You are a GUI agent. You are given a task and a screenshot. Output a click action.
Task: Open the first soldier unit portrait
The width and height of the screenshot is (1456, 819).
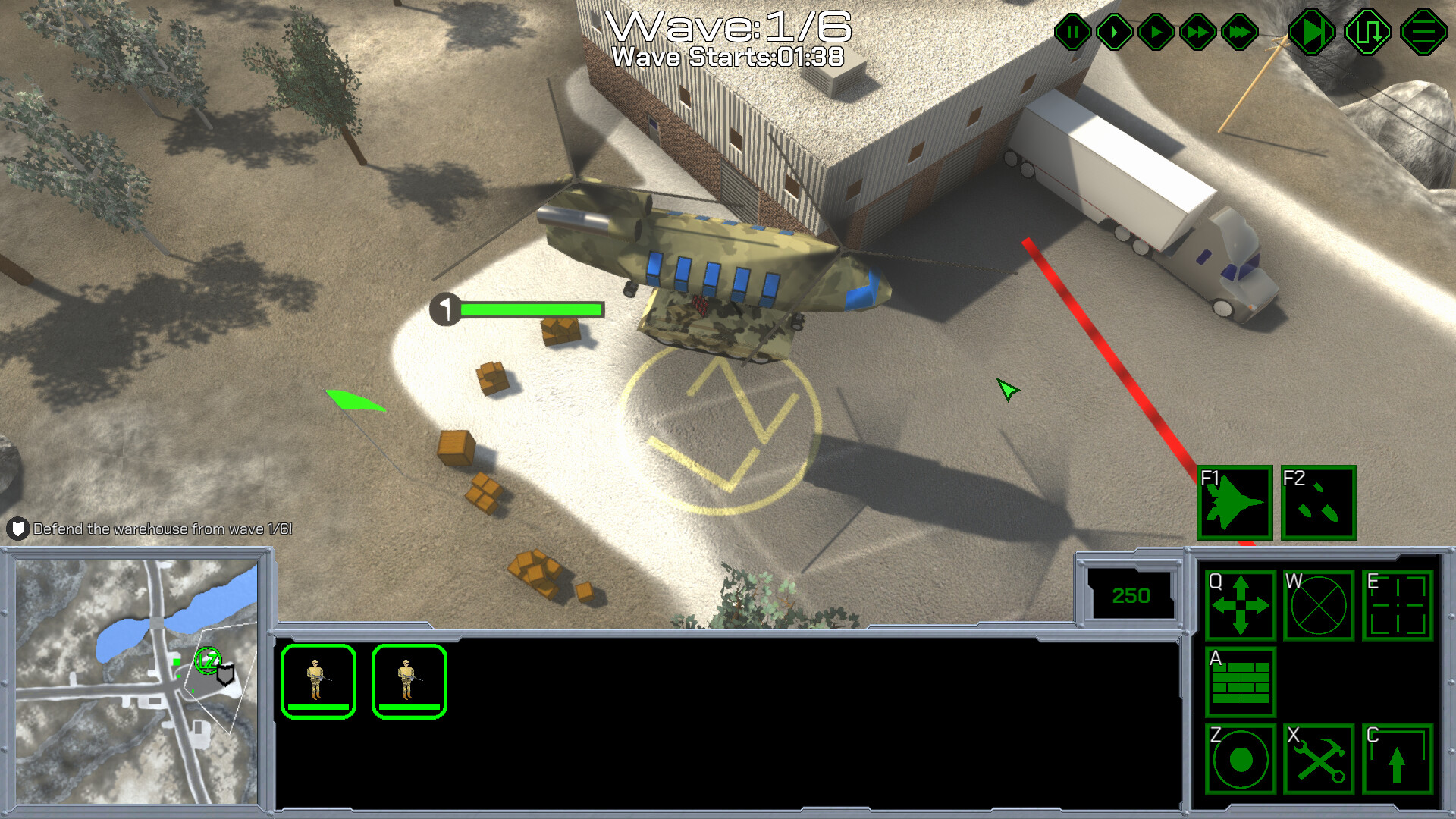[x=318, y=681]
